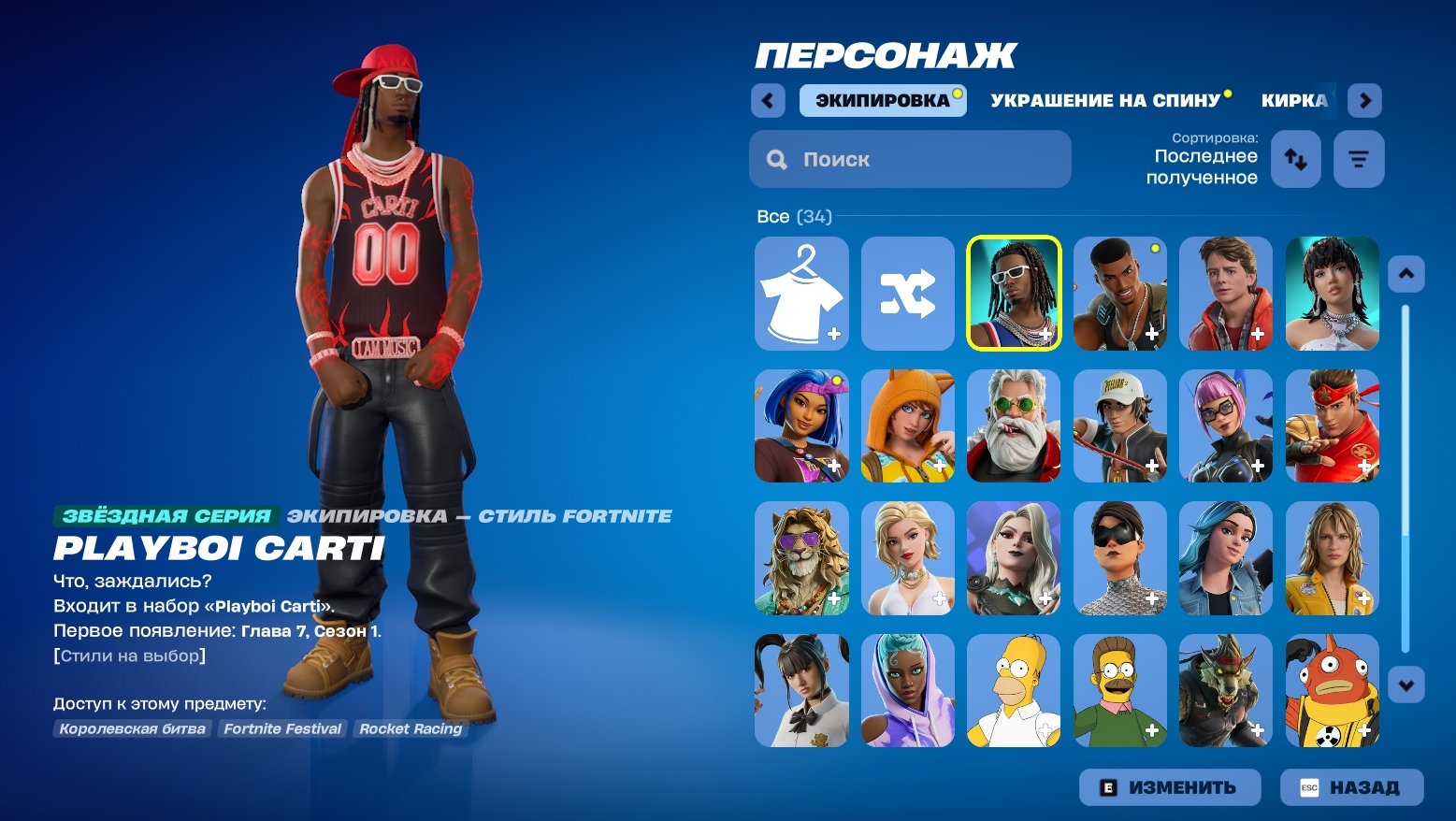This screenshot has height=821, width=1456.
Task: Click the scroll-down arrow below the scrollbar
Action: [x=1406, y=685]
